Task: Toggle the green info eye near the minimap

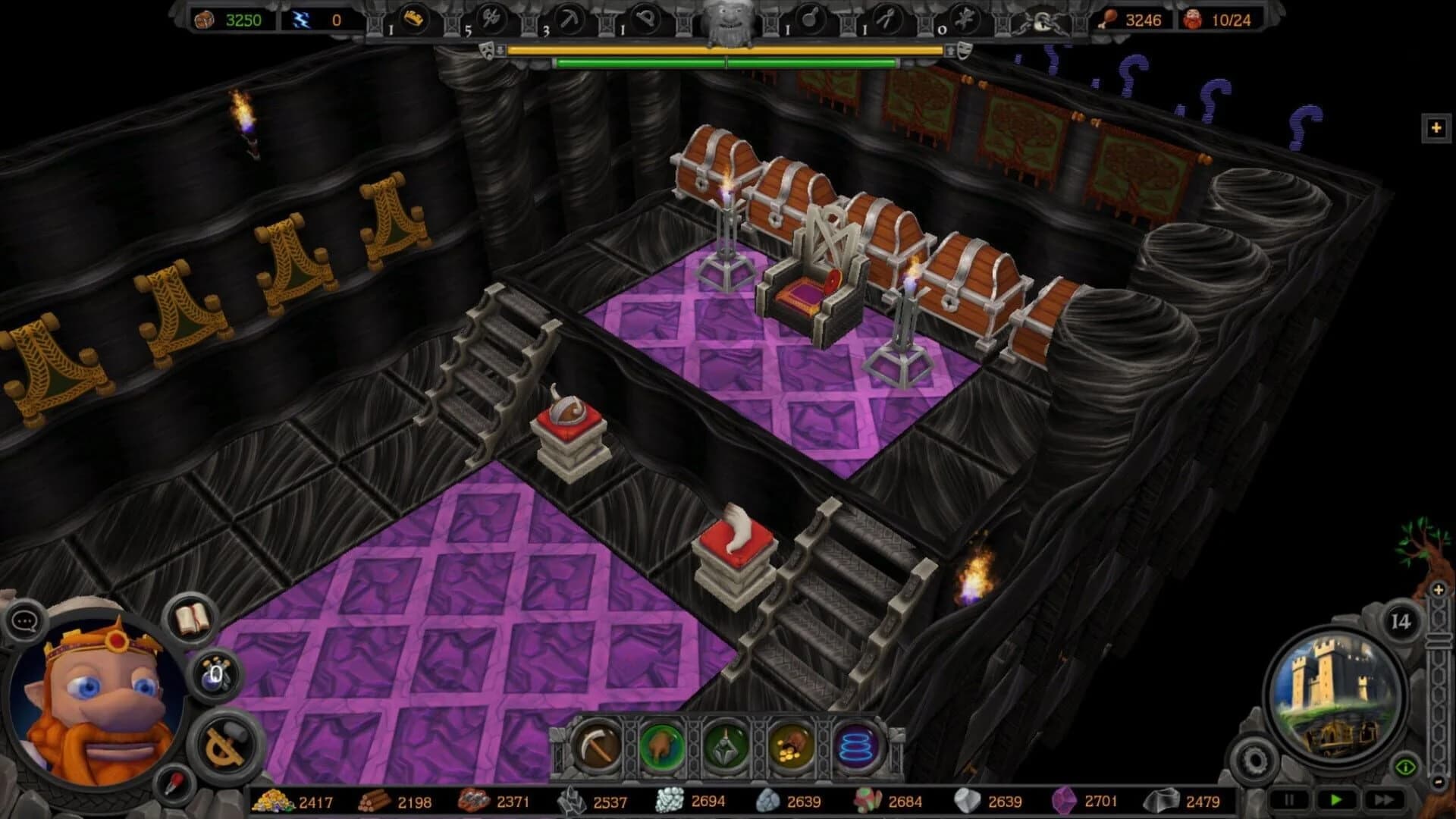Action: 1406,767
